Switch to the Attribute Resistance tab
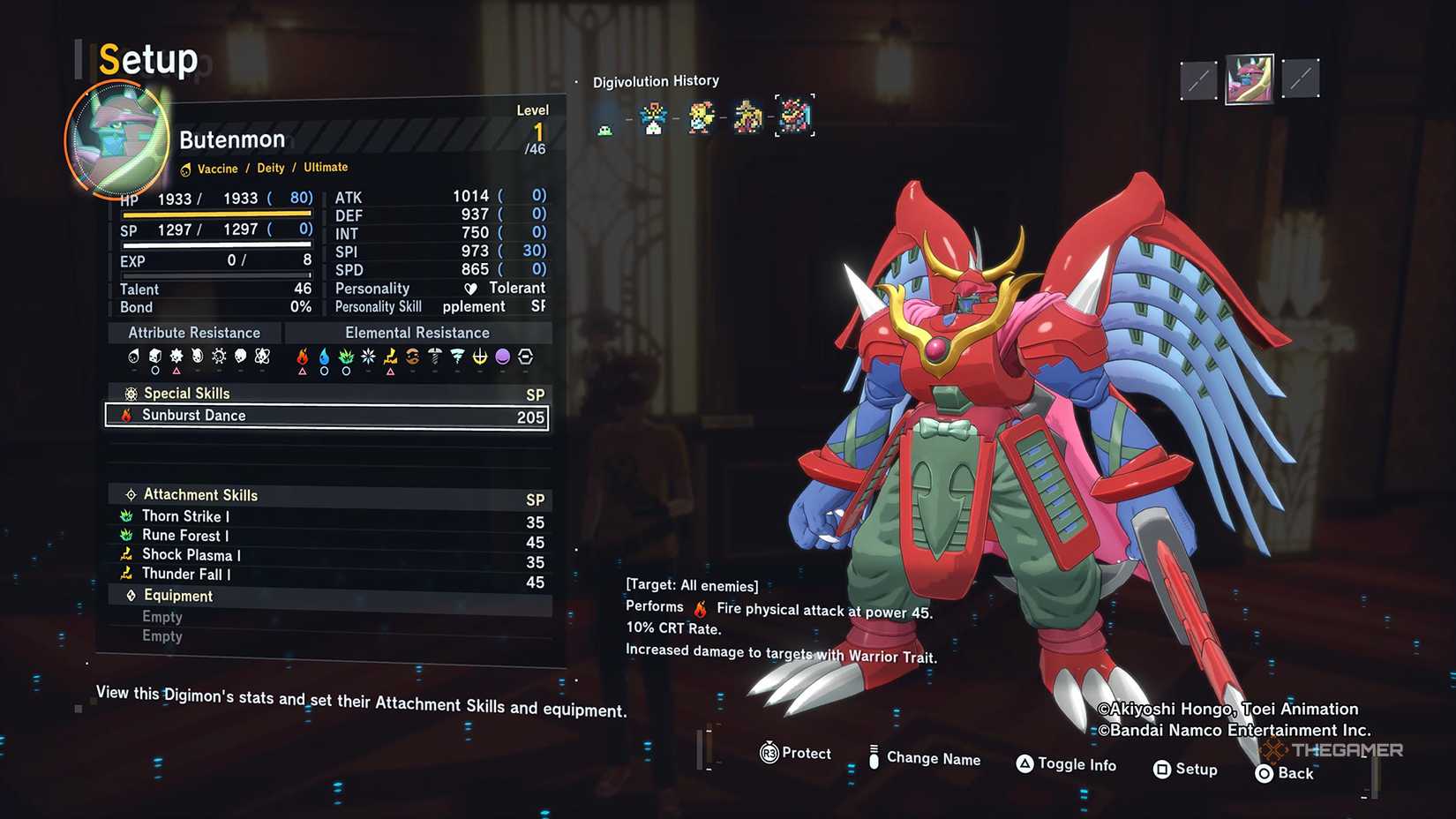 click(x=193, y=333)
